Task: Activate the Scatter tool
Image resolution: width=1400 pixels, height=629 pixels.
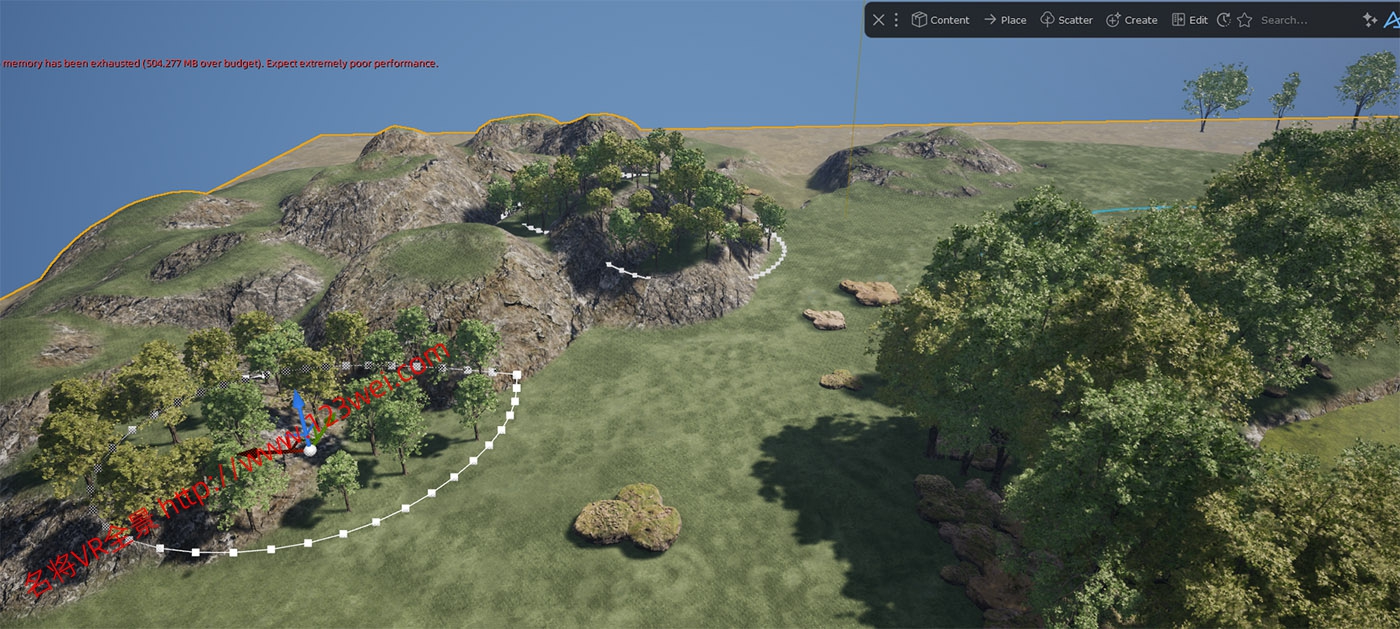Action: pyautogui.click(x=1066, y=20)
